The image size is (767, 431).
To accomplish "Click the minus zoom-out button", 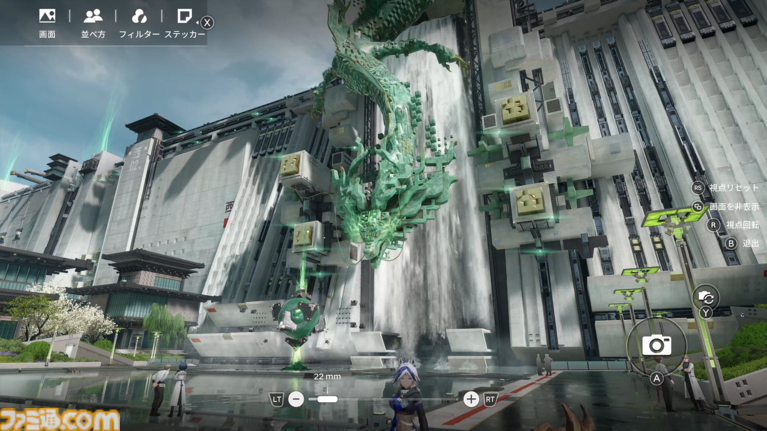I will 296,399.
